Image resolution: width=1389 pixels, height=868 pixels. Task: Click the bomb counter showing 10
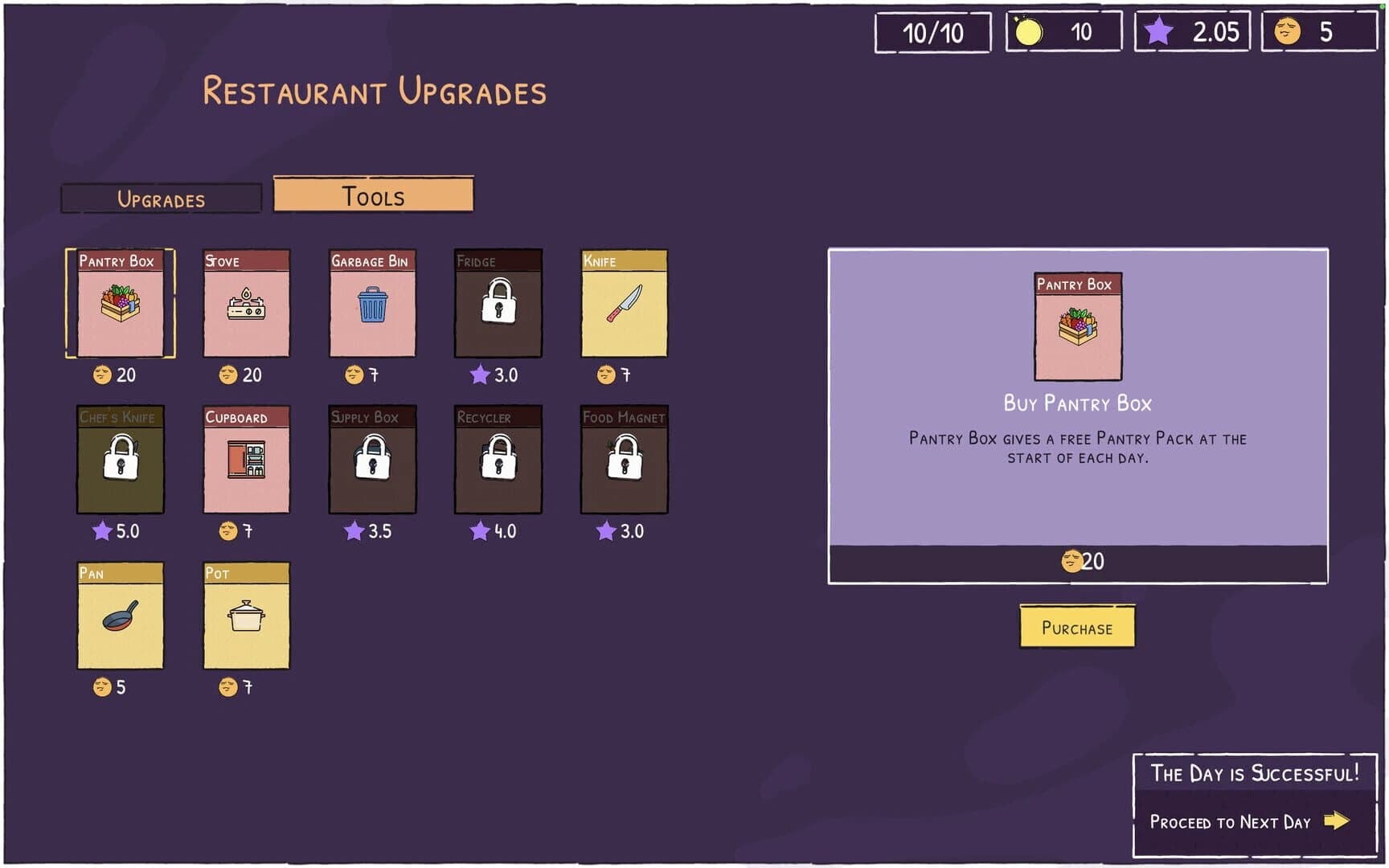point(1063,33)
